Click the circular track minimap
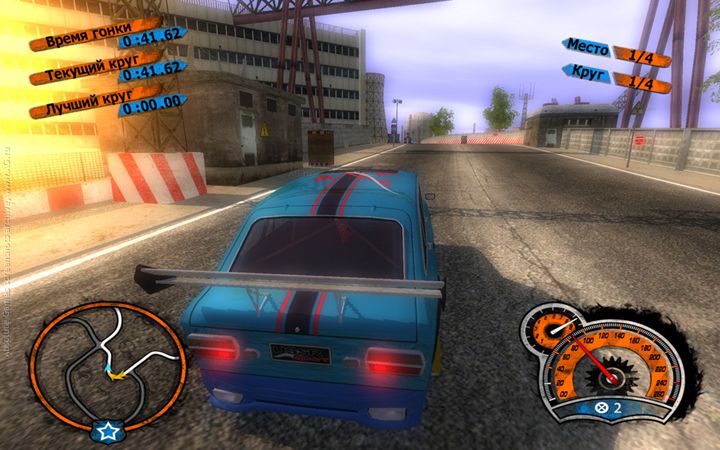This screenshot has width=720, height=450. click(x=108, y=360)
